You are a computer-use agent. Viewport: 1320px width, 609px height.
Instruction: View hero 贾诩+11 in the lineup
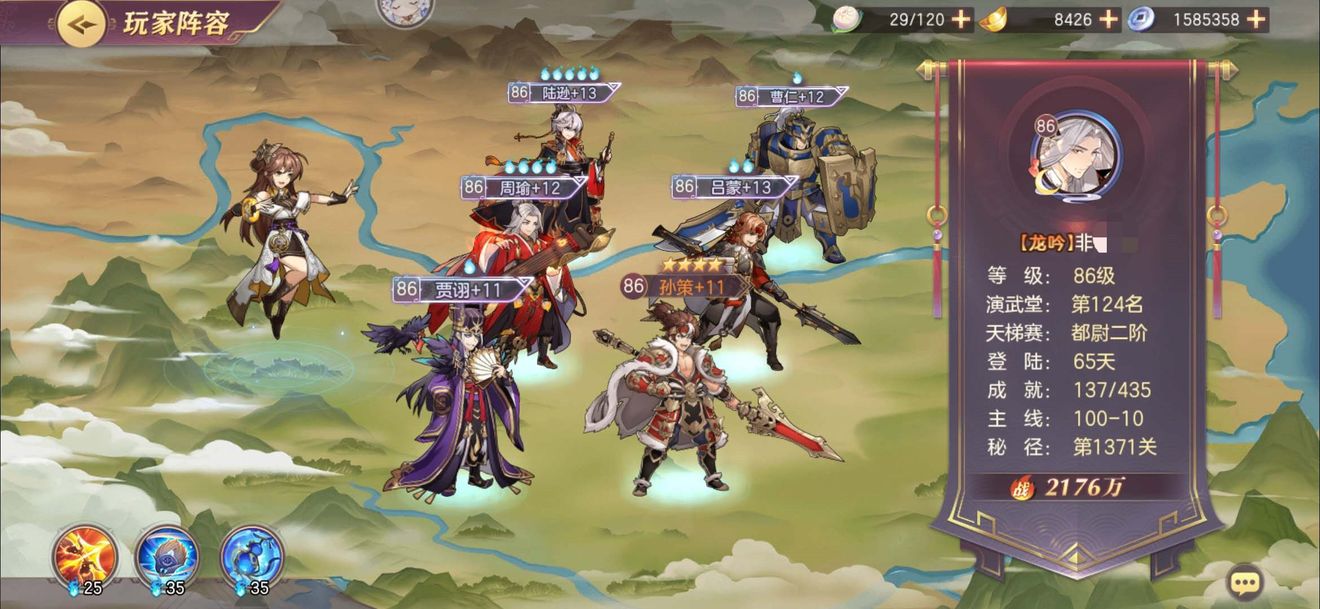[462, 400]
